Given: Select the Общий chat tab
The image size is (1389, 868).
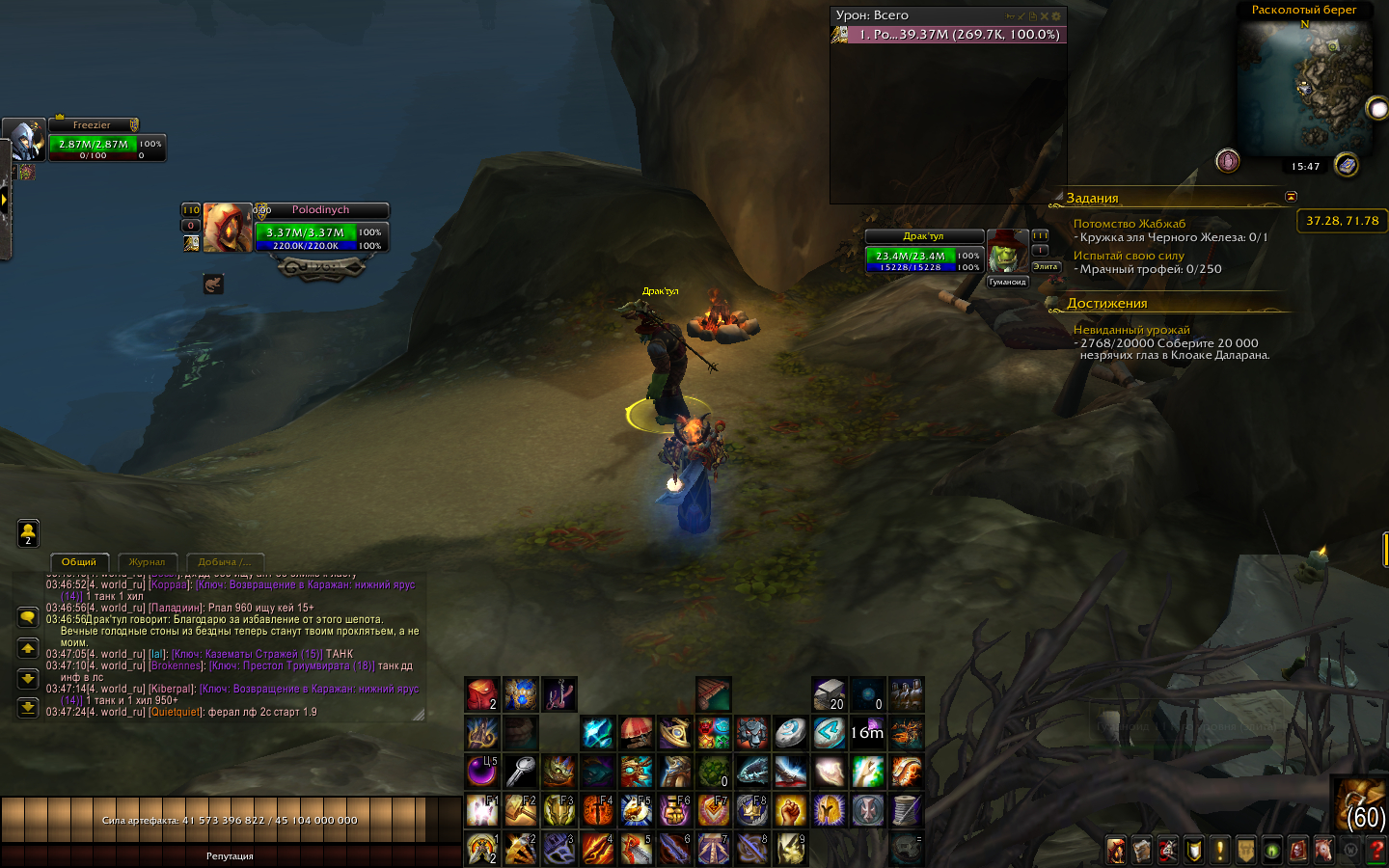Looking at the screenshot, I should tap(79, 561).
